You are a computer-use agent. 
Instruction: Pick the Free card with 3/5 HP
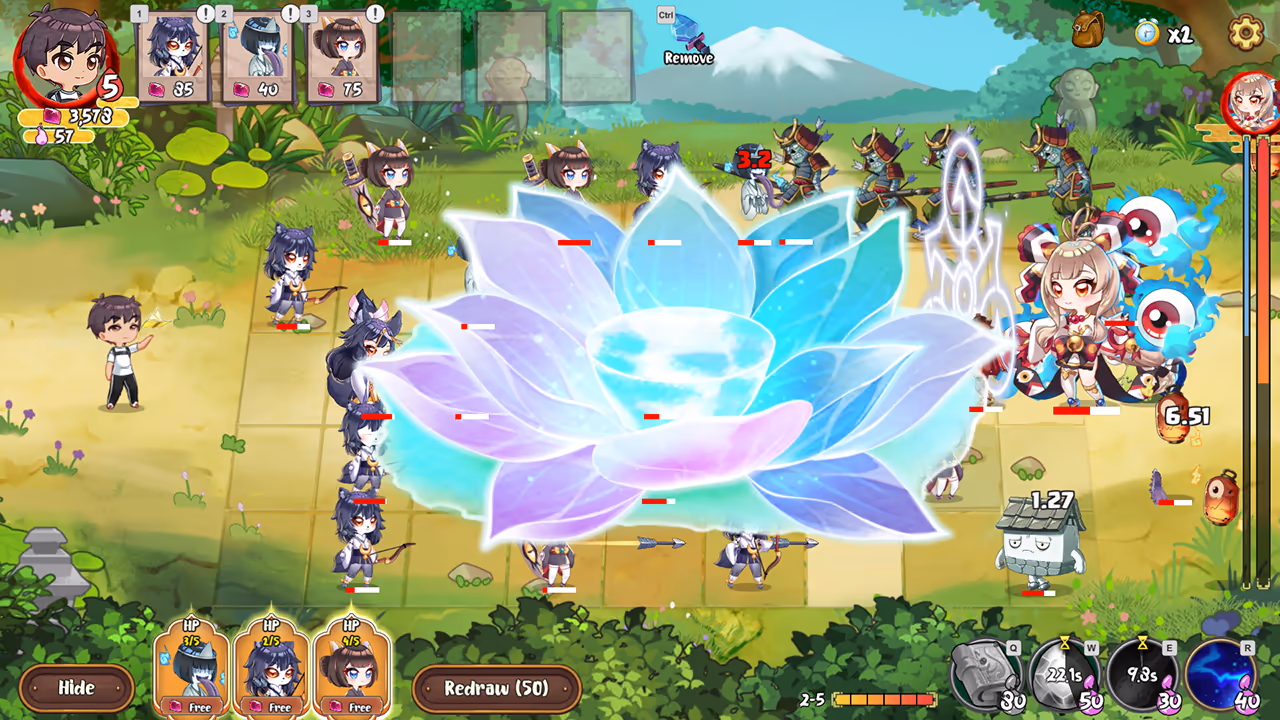[x=190, y=668]
